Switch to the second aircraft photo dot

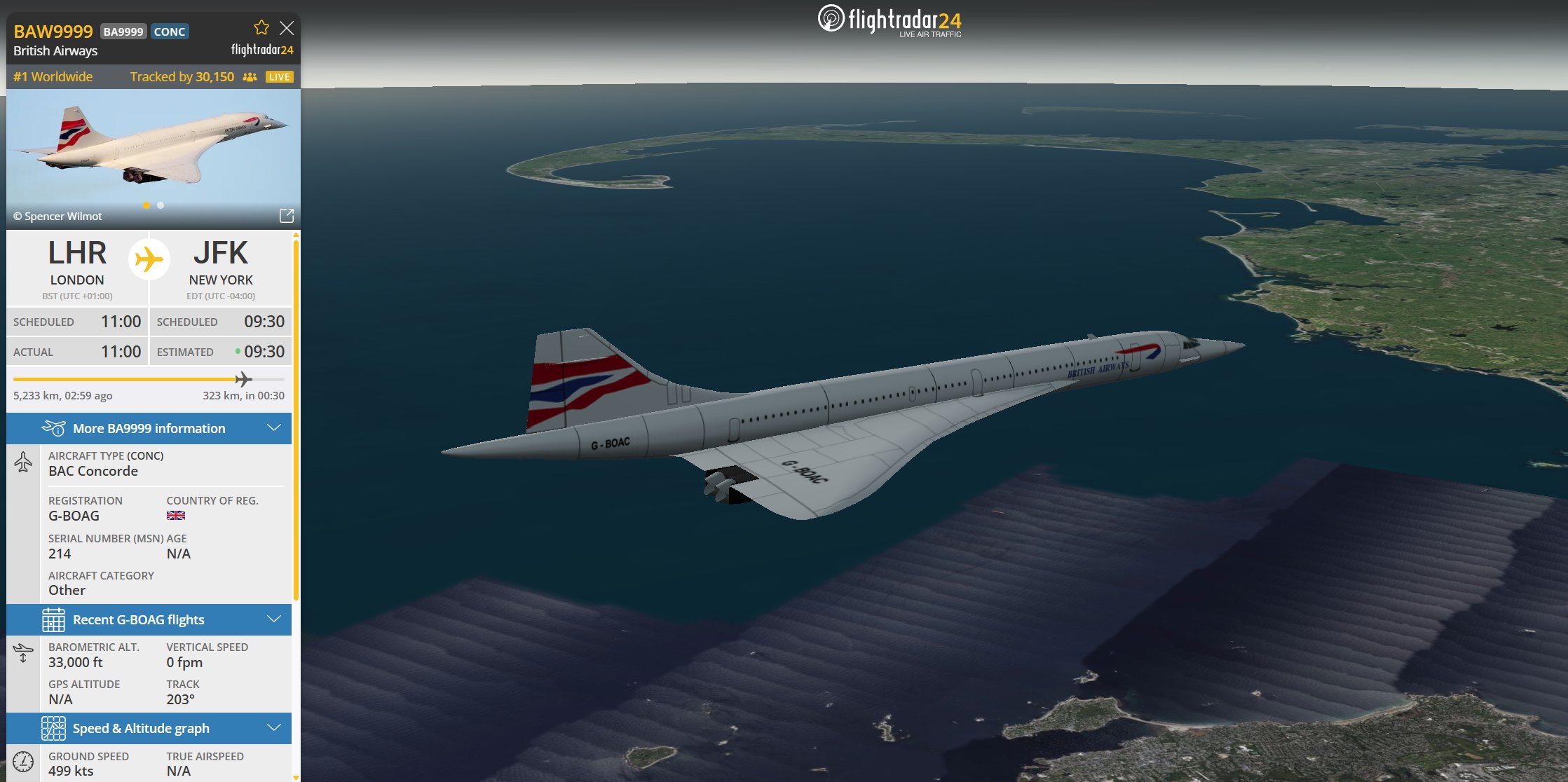click(x=160, y=205)
